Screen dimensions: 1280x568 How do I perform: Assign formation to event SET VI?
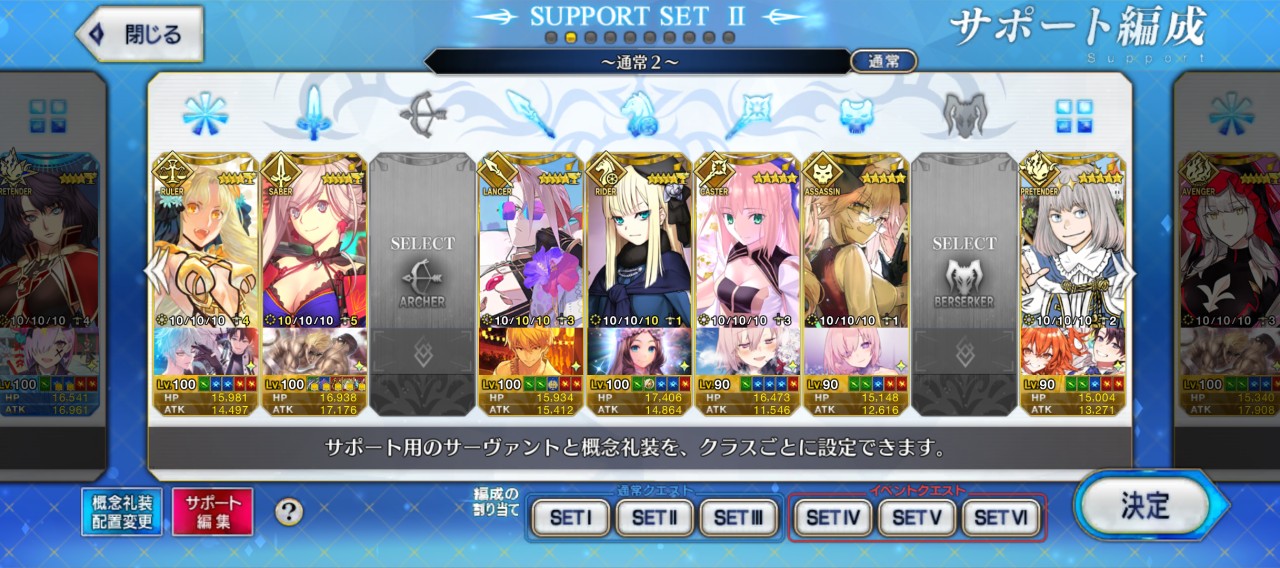[1000, 518]
